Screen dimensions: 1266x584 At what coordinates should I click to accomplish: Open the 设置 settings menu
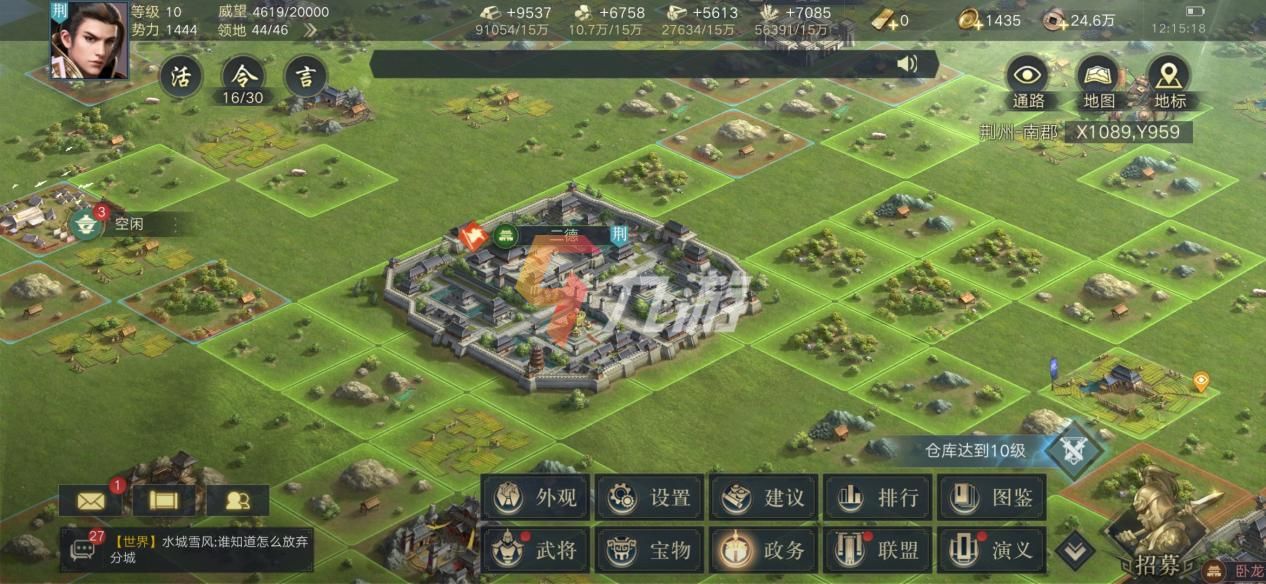point(650,497)
